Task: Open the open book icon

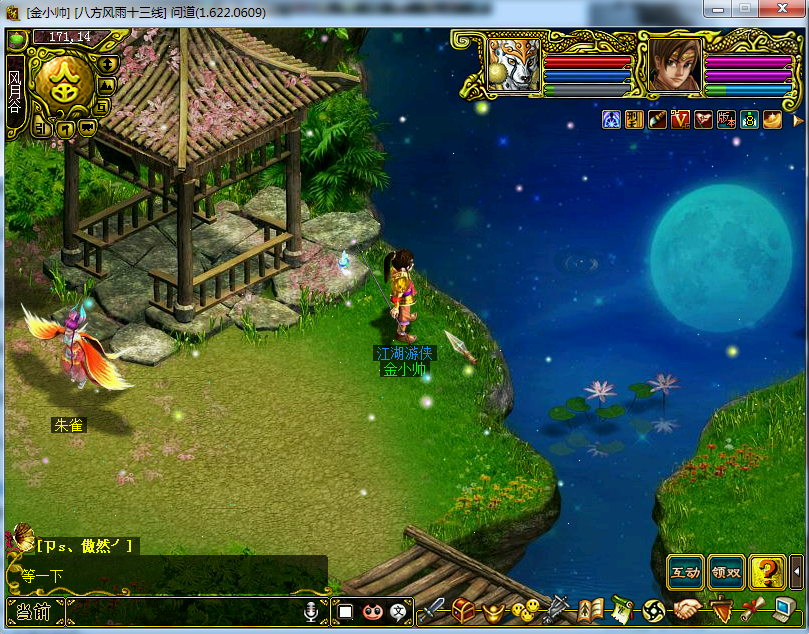Action: point(592,609)
